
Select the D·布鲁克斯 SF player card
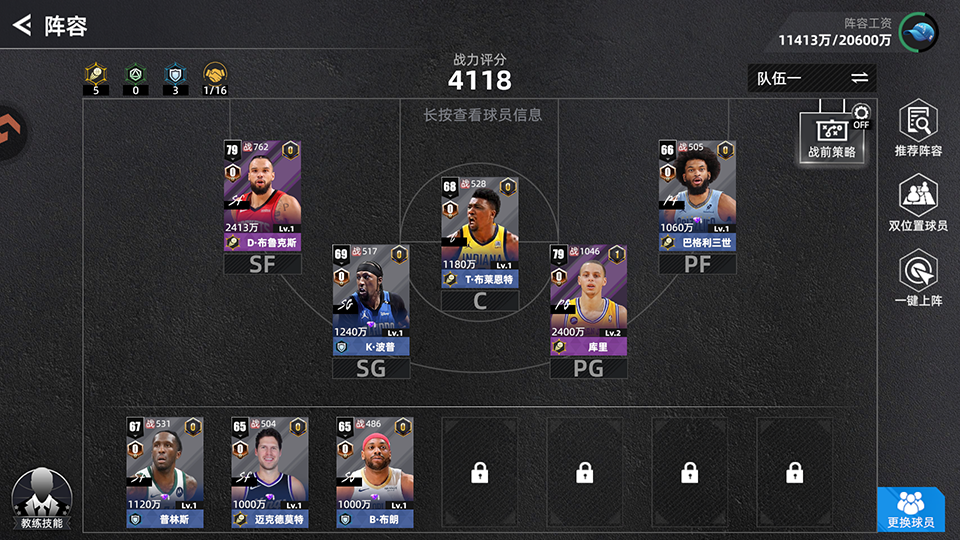pos(262,195)
